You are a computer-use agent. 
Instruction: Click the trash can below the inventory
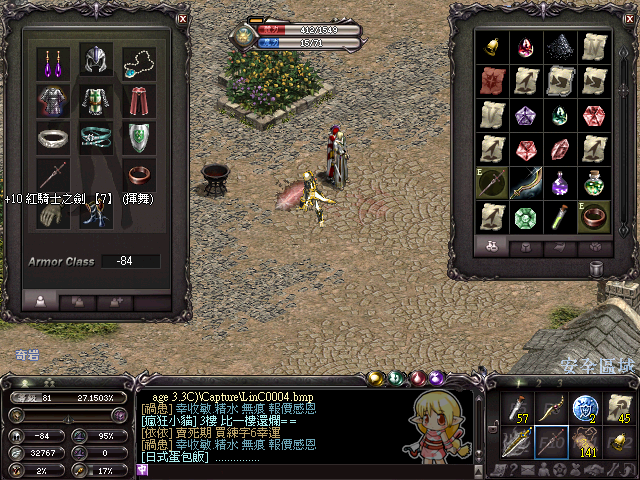597,268
